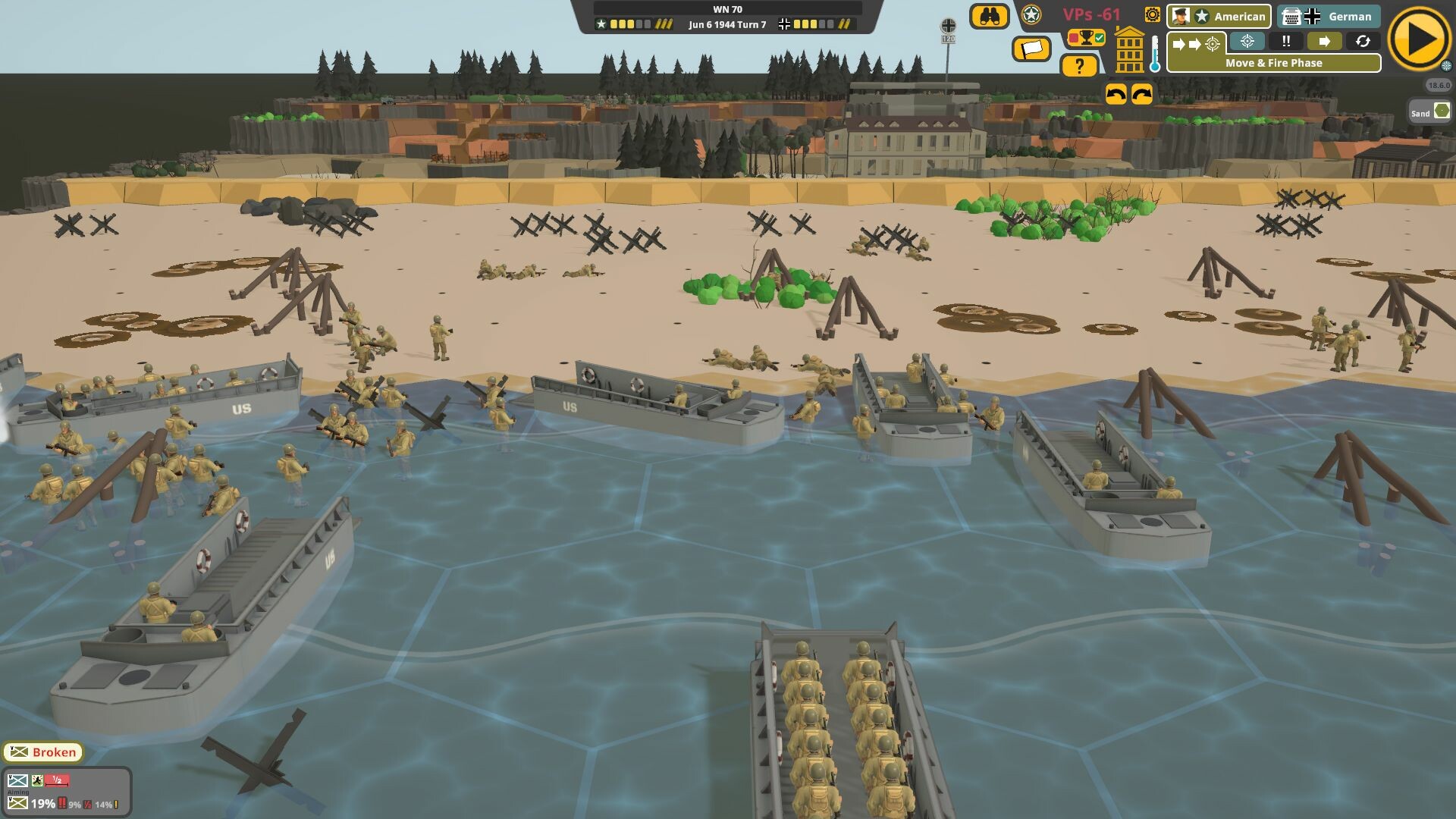Switch to the American faction tab
This screenshot has width=1456, height=819.
pyautogui.click(x=1219, y=17)
